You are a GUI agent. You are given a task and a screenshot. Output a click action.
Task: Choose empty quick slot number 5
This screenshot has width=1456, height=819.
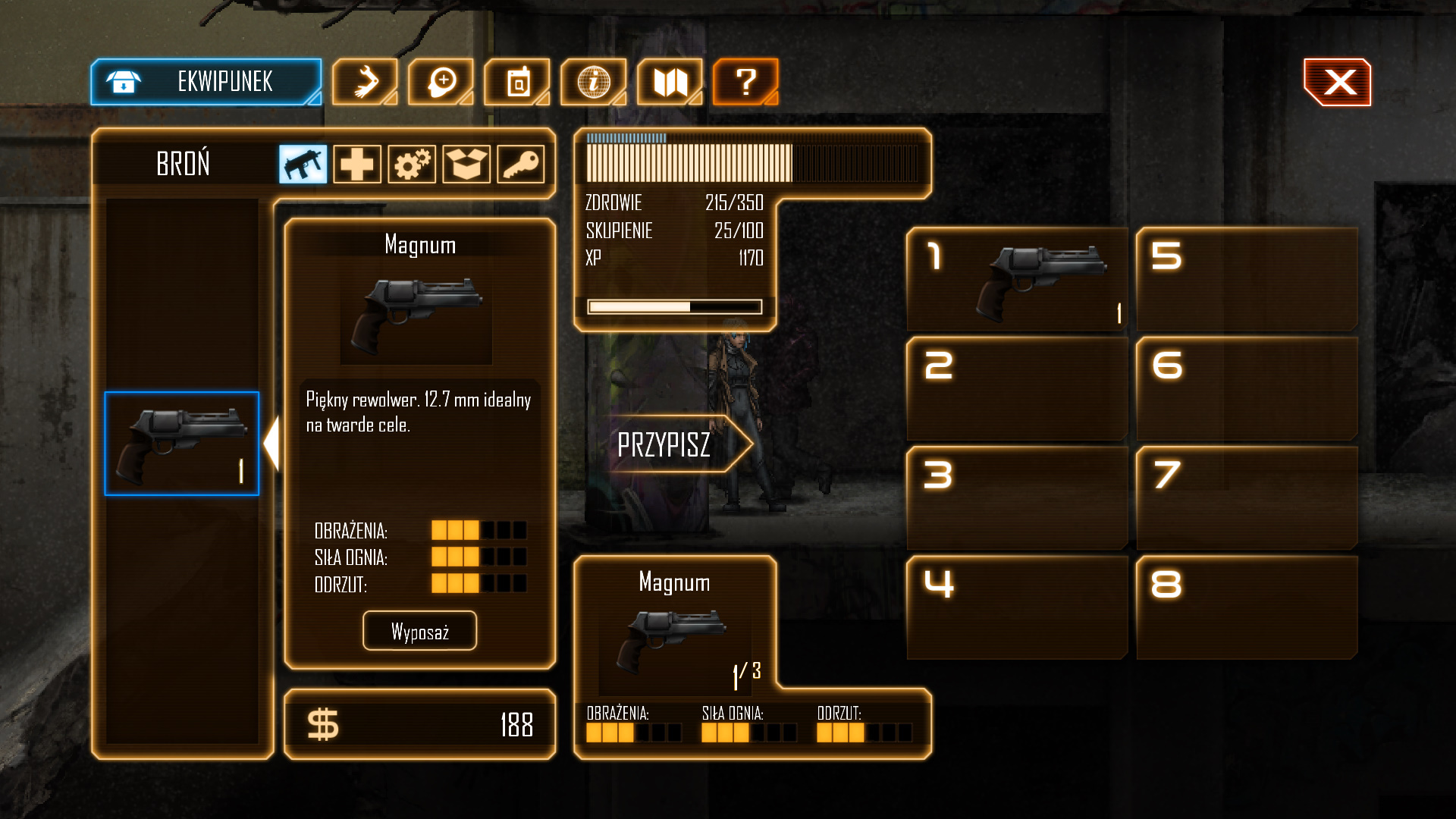pyautogui.click(x=1247, y=280)
